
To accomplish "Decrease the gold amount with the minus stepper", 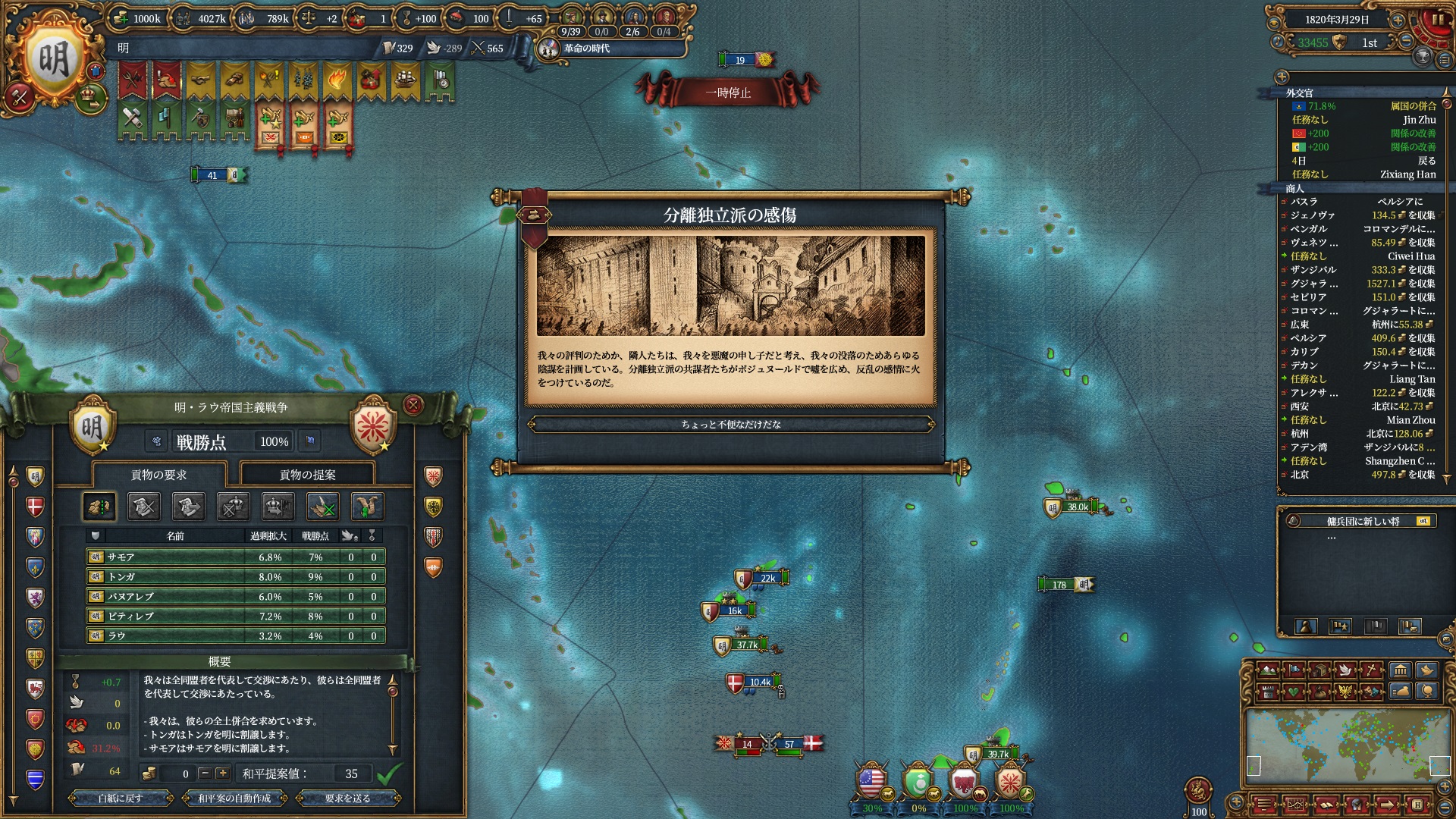I will (x=204, y=773).
